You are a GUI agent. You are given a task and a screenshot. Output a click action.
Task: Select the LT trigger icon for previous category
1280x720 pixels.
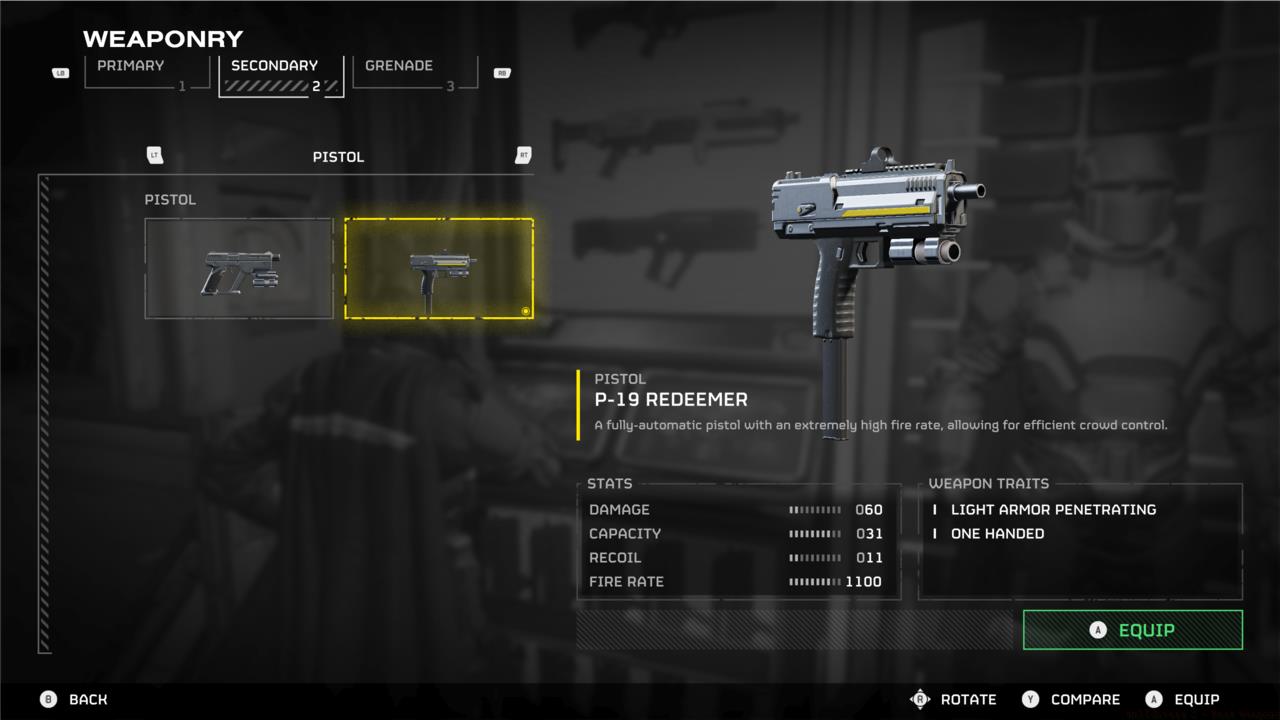tap(155, 156)
